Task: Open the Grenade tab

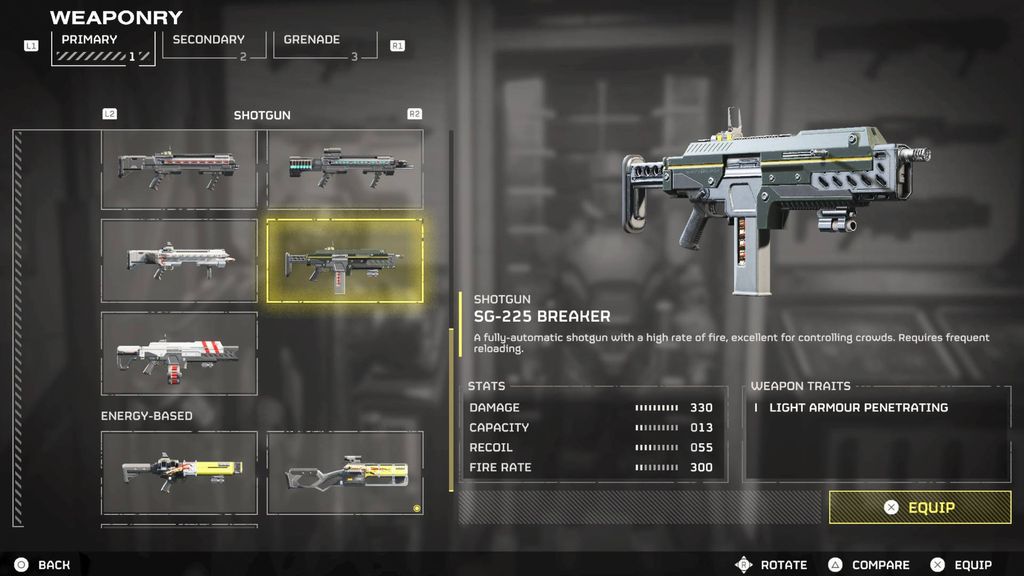Action: [325, 46]
